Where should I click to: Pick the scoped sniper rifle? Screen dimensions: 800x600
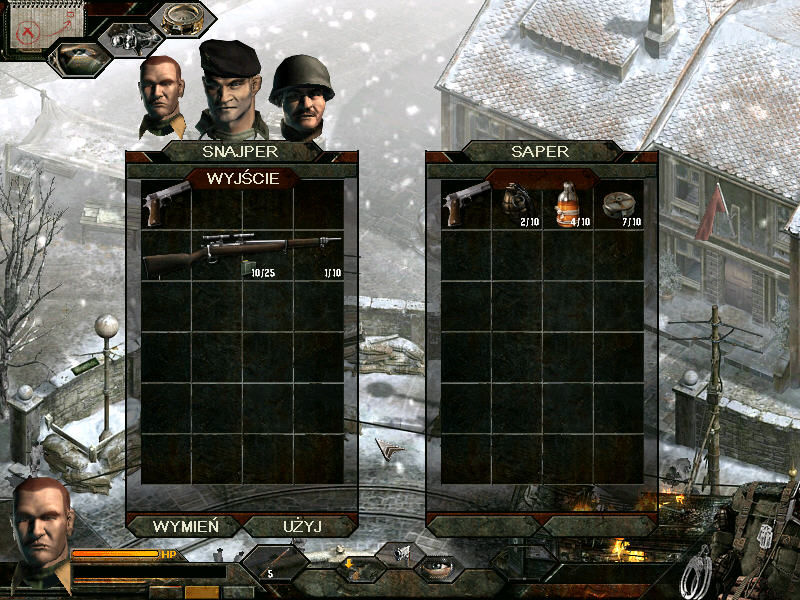point(240,256)
